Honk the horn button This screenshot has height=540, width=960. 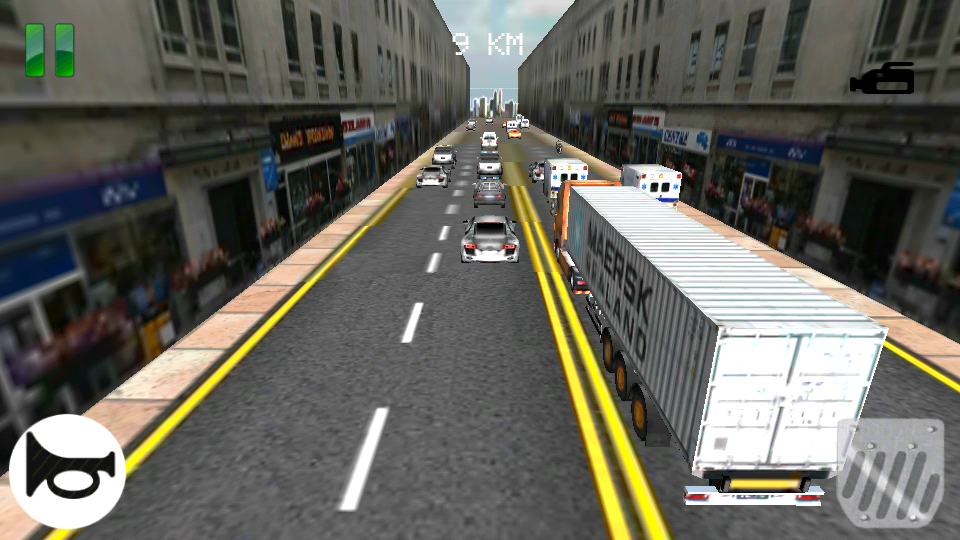pos(67,471)
